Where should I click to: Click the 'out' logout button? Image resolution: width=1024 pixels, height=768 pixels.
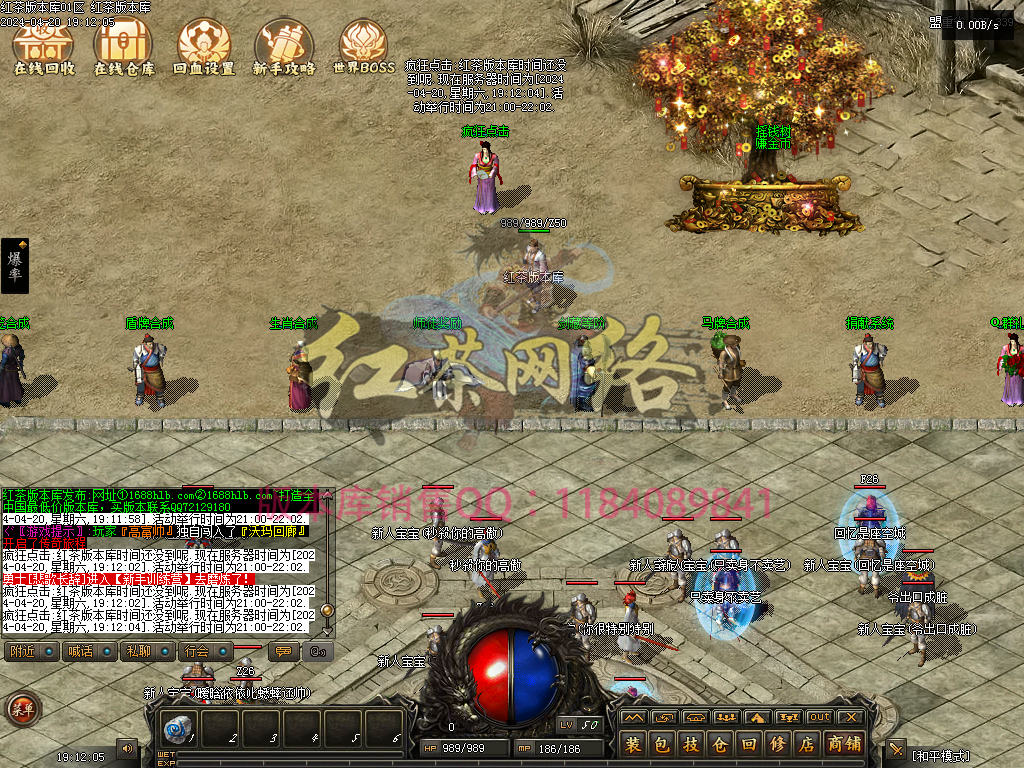820,717
